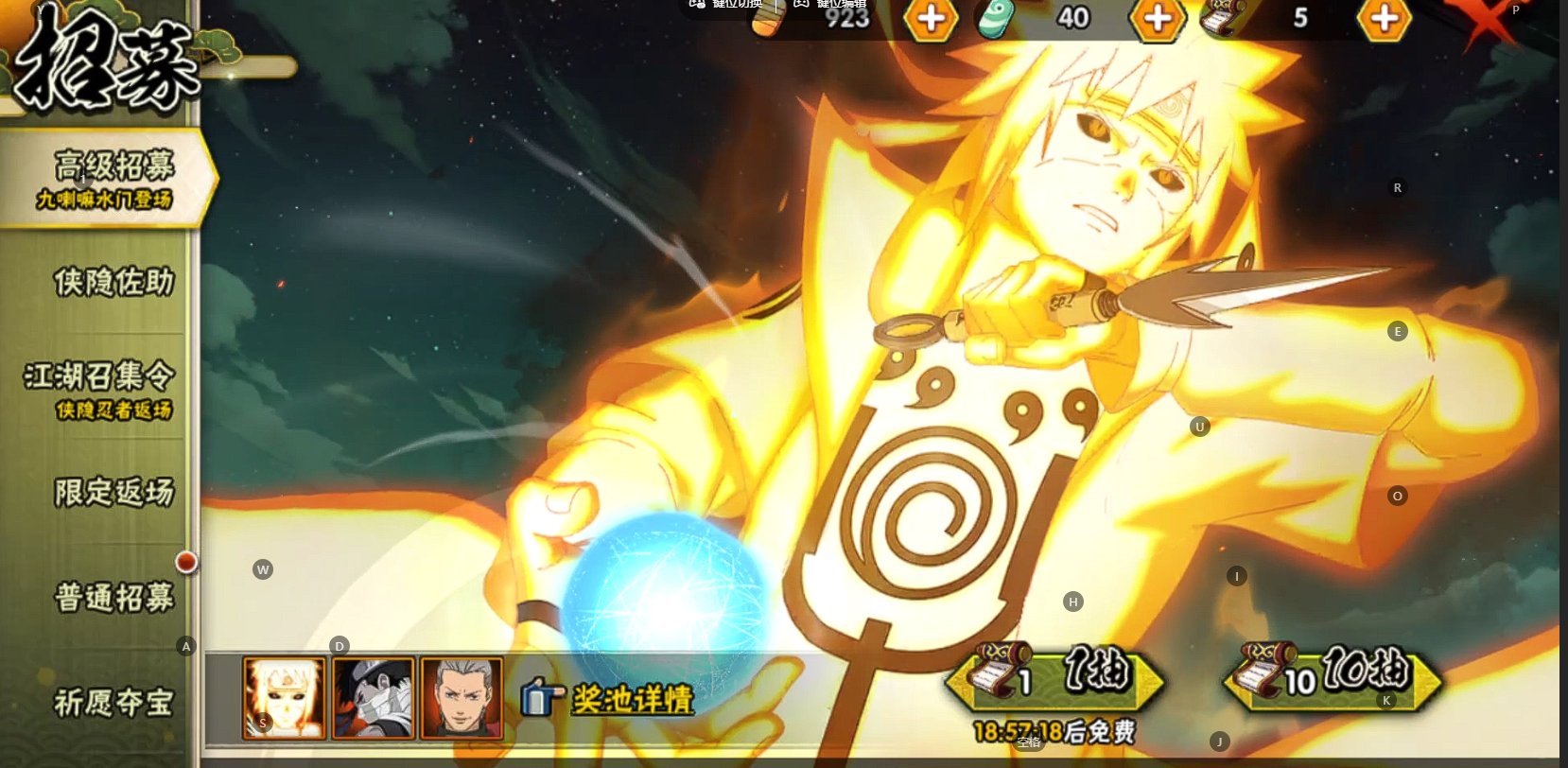The image size is (1568, 768).
Task: Add more of the 923 currency
Action: 931,18
